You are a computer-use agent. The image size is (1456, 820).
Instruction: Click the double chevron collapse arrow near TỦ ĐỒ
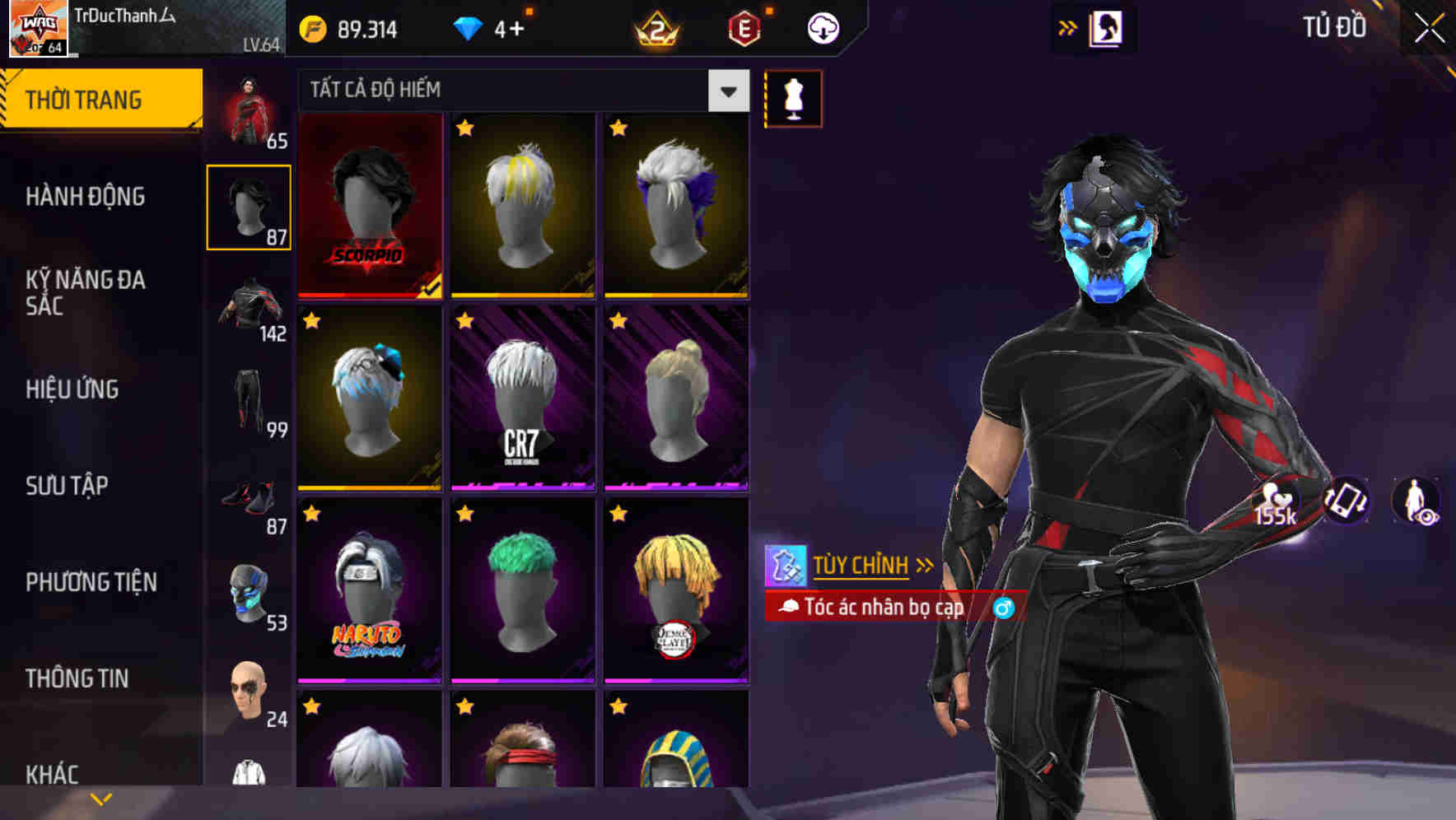tap(1067, 26)
